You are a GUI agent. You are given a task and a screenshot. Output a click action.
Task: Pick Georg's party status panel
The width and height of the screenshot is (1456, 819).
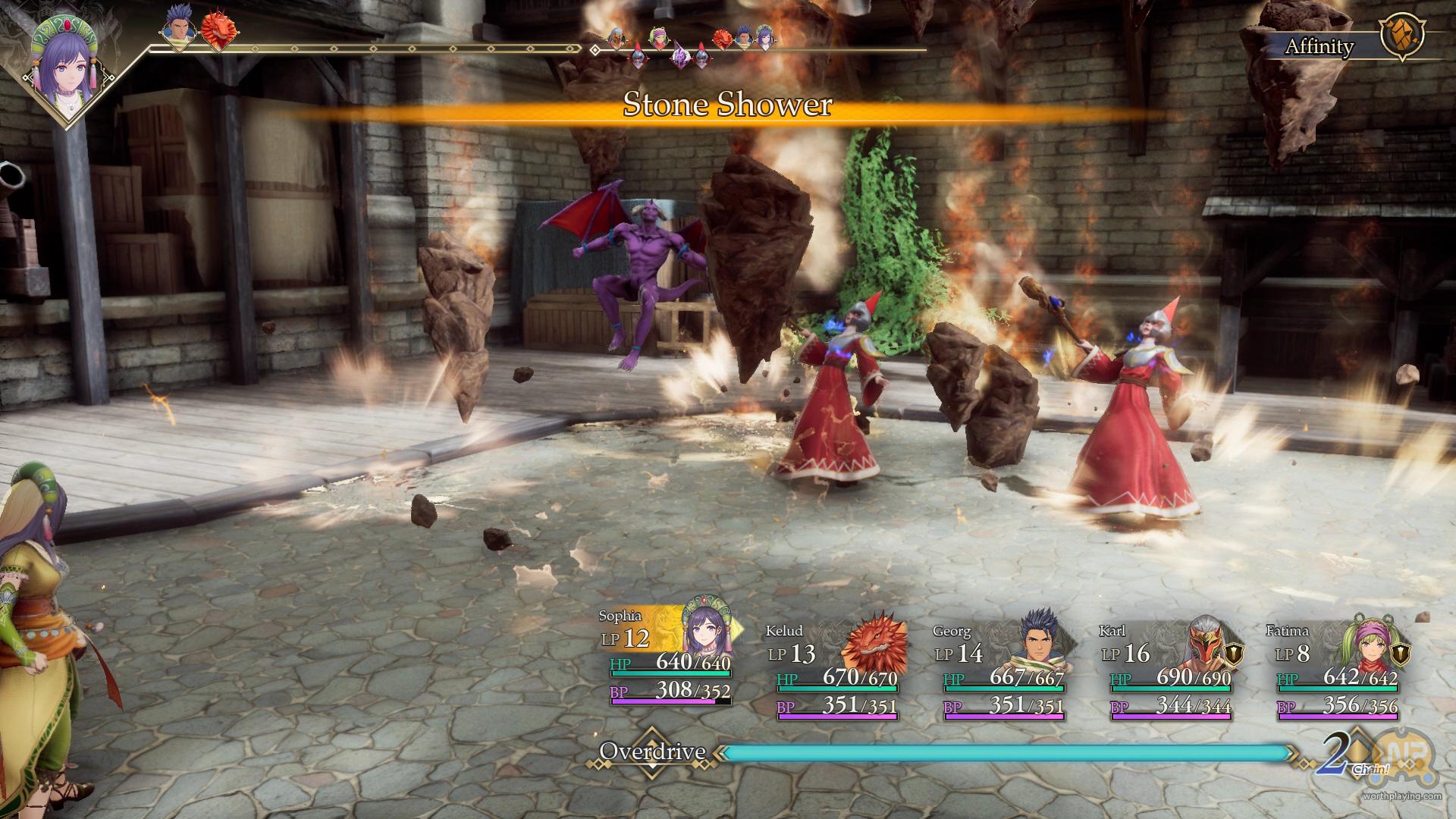click(x=1001, y=670)
